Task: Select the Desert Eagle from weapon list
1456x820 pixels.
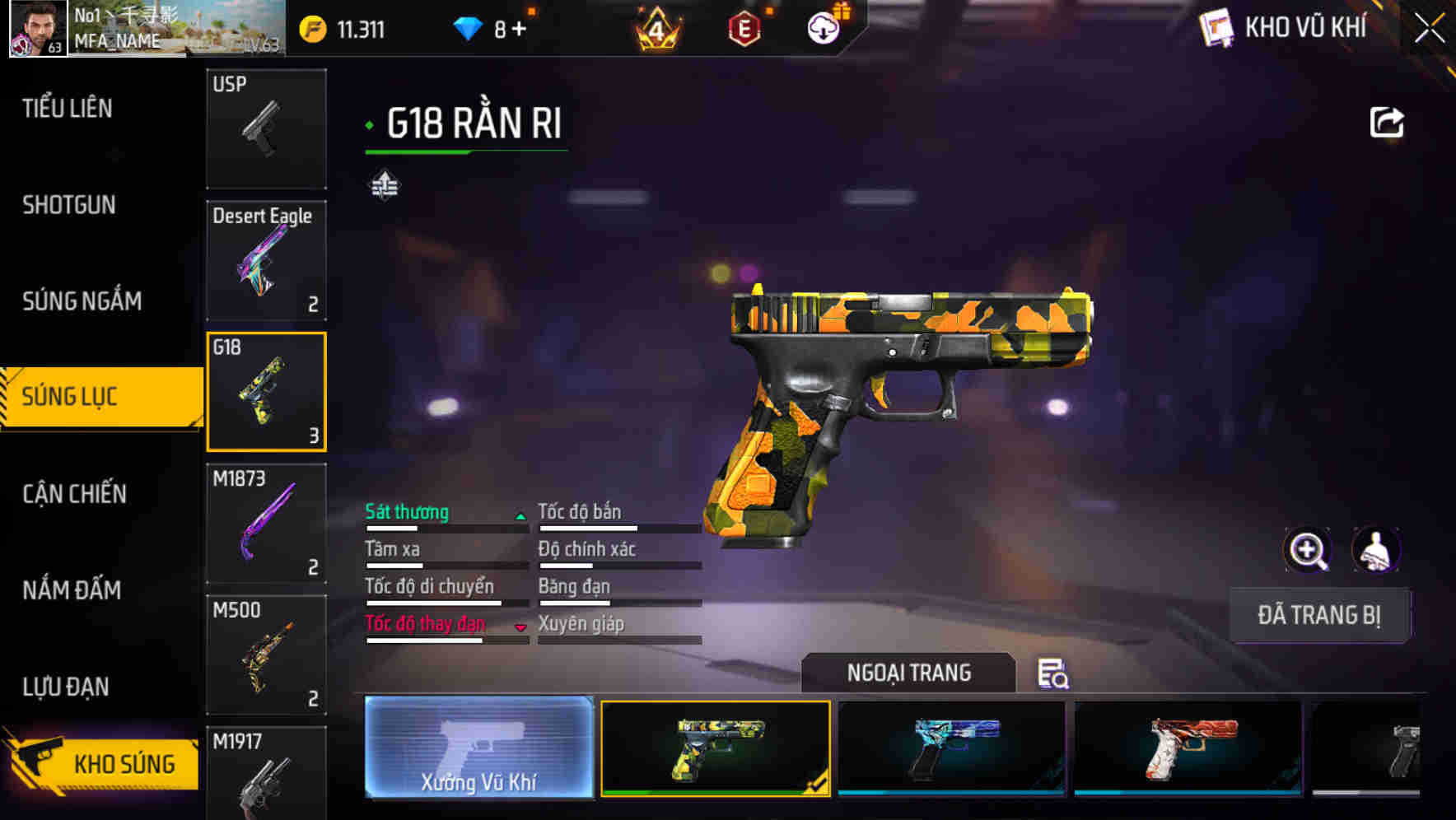Action: click(265, 260)
